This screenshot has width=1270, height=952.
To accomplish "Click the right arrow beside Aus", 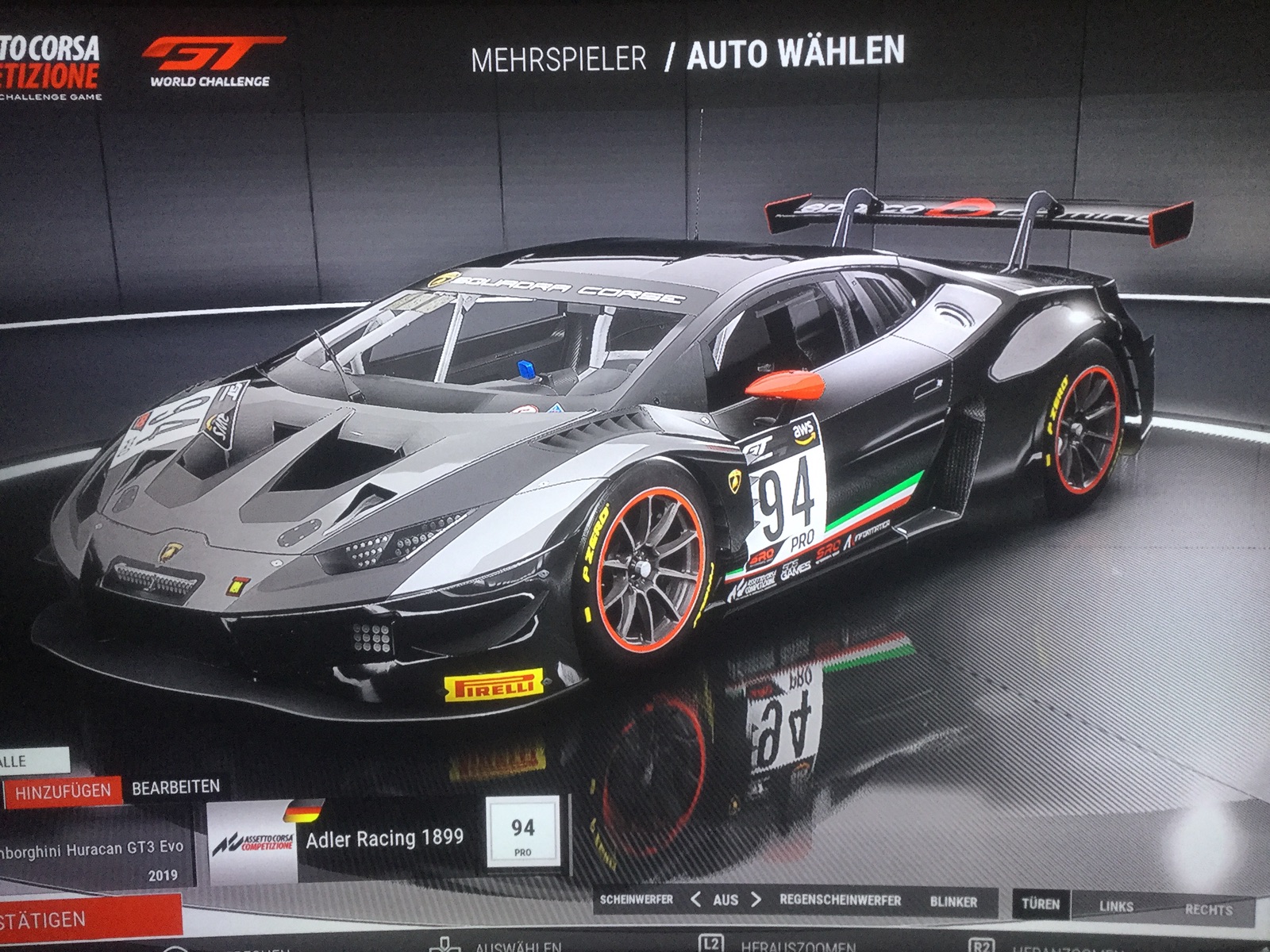I will pos(756,900).
